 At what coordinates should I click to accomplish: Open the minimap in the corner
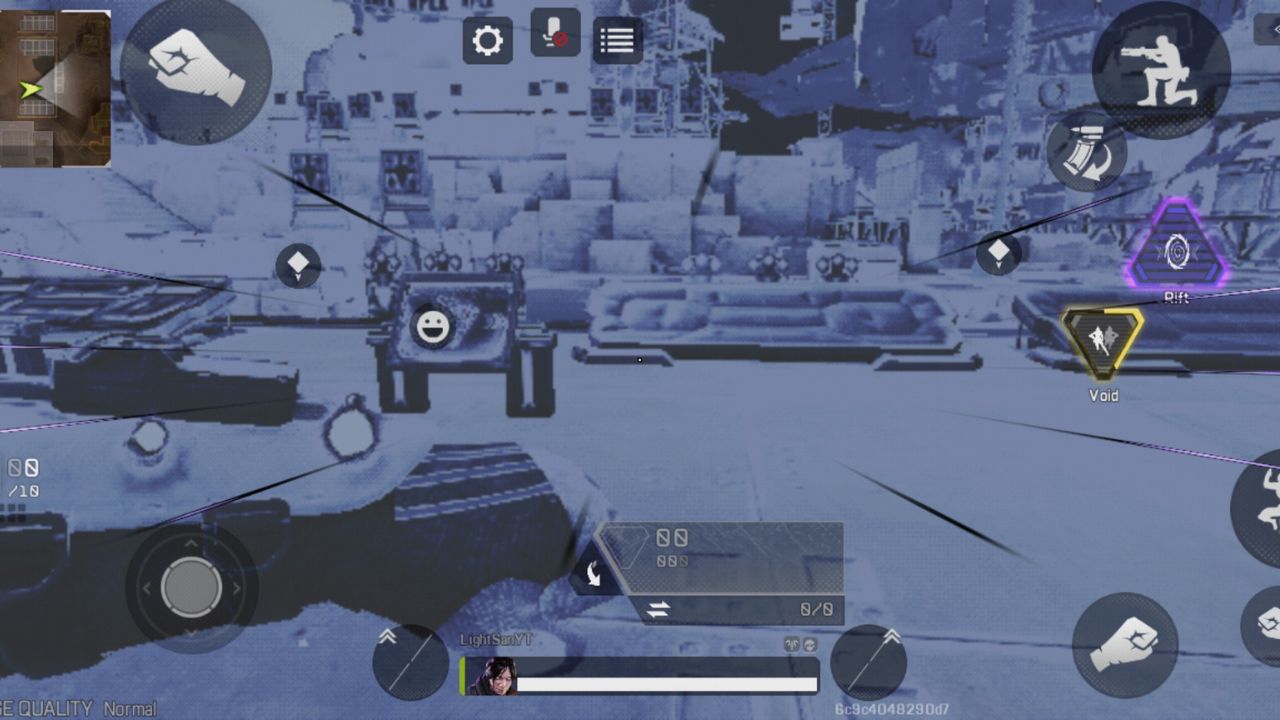55,85
